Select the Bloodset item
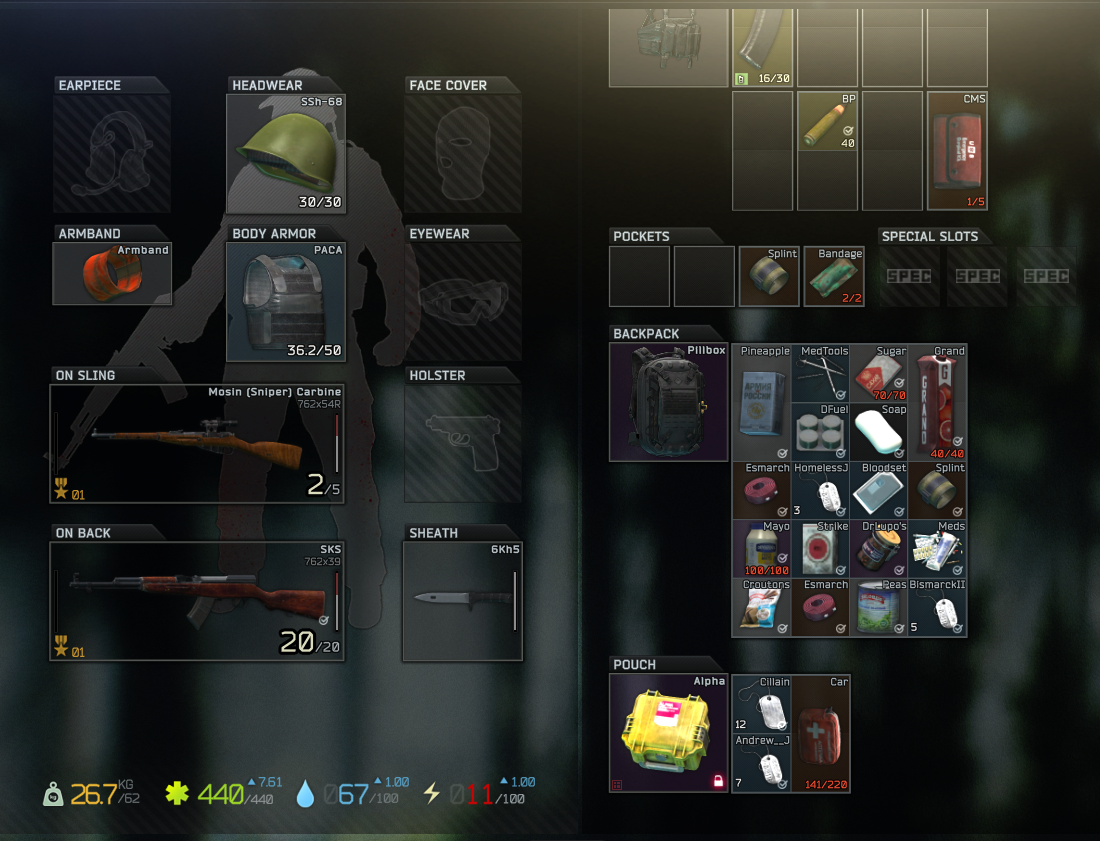Screen dimensions: 1100x841 point(879,490)
